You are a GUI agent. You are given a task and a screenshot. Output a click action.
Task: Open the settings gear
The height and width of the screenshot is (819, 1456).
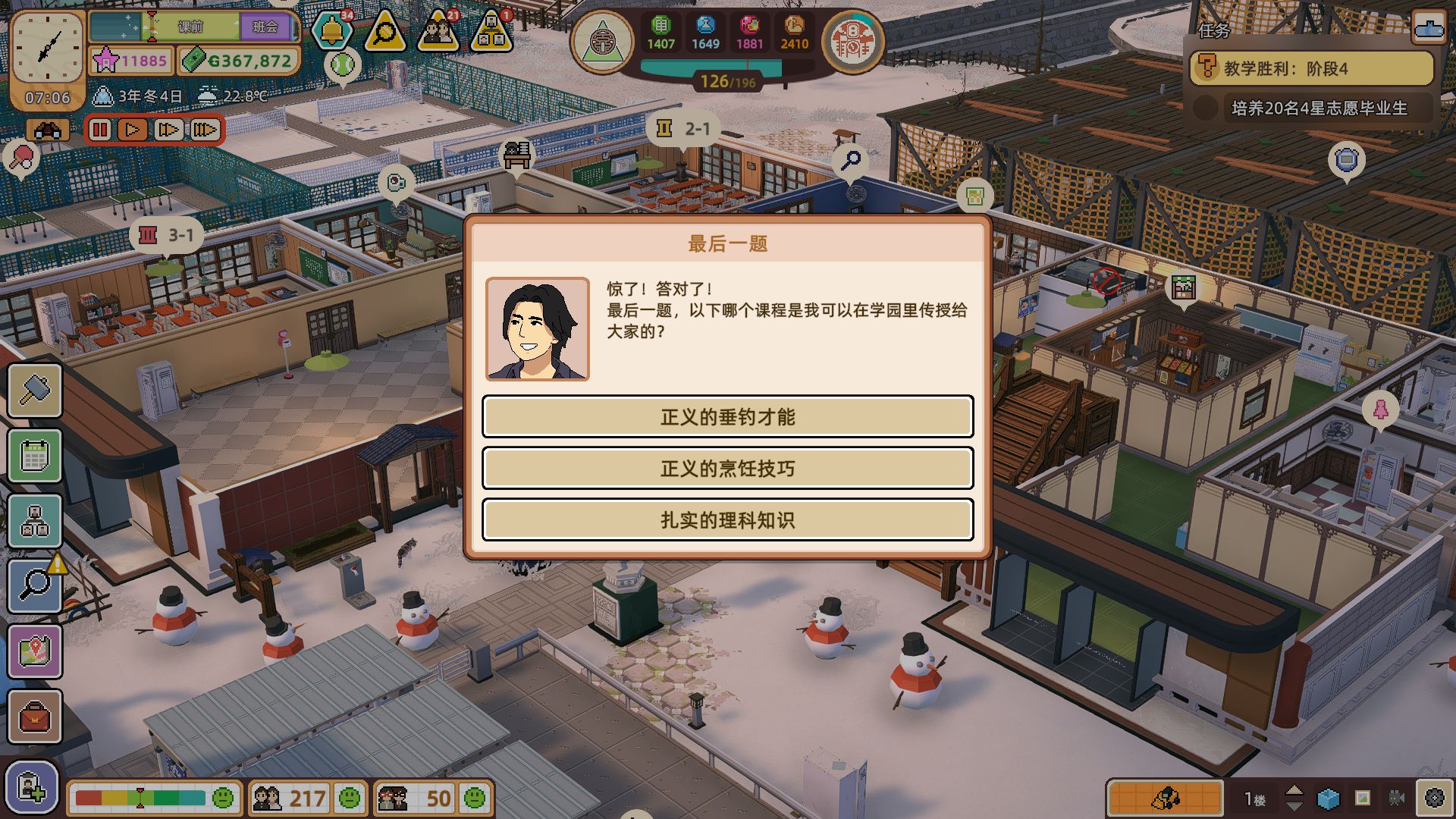[x=1433, y=798]
